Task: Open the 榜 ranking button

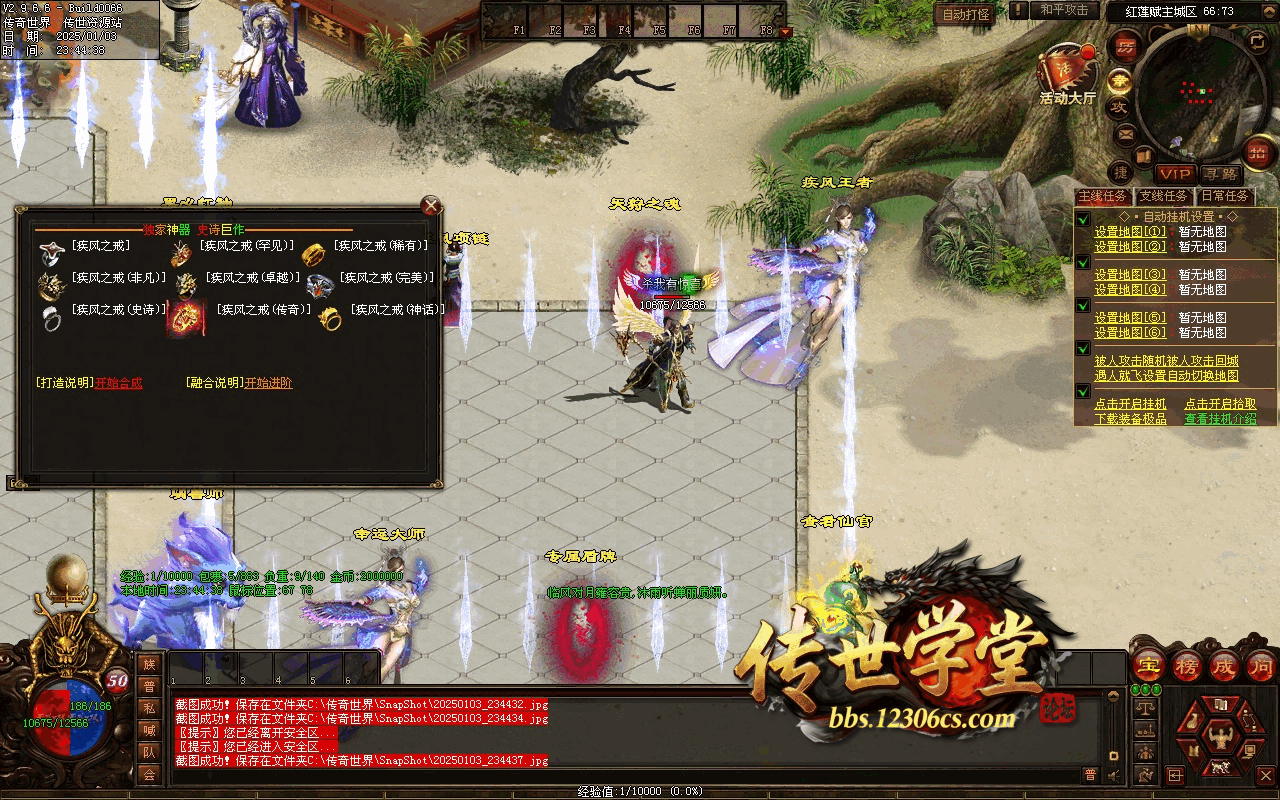Action: pyautogui.click(x=1187, y=667)
